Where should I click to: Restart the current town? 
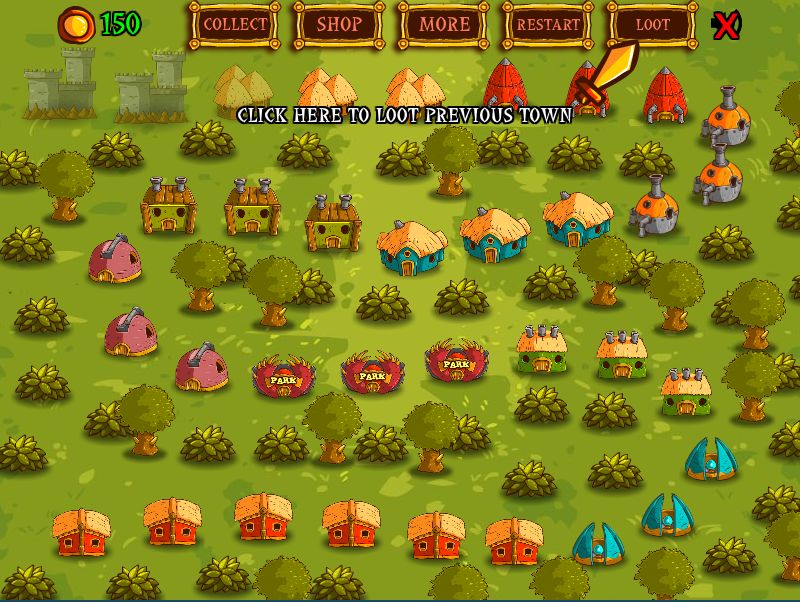coord(548,24)
